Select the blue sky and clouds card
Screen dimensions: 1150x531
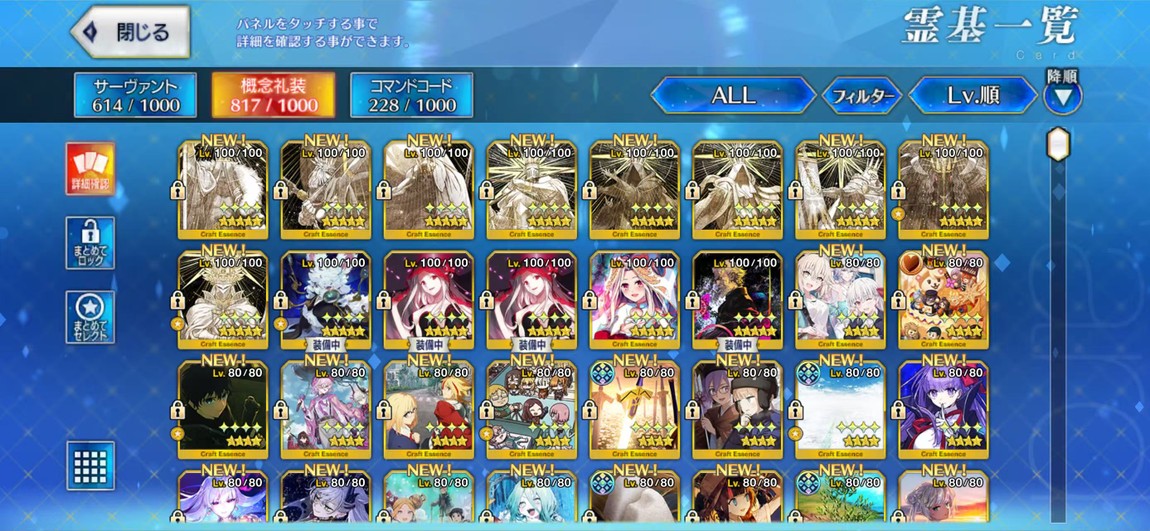840,410
